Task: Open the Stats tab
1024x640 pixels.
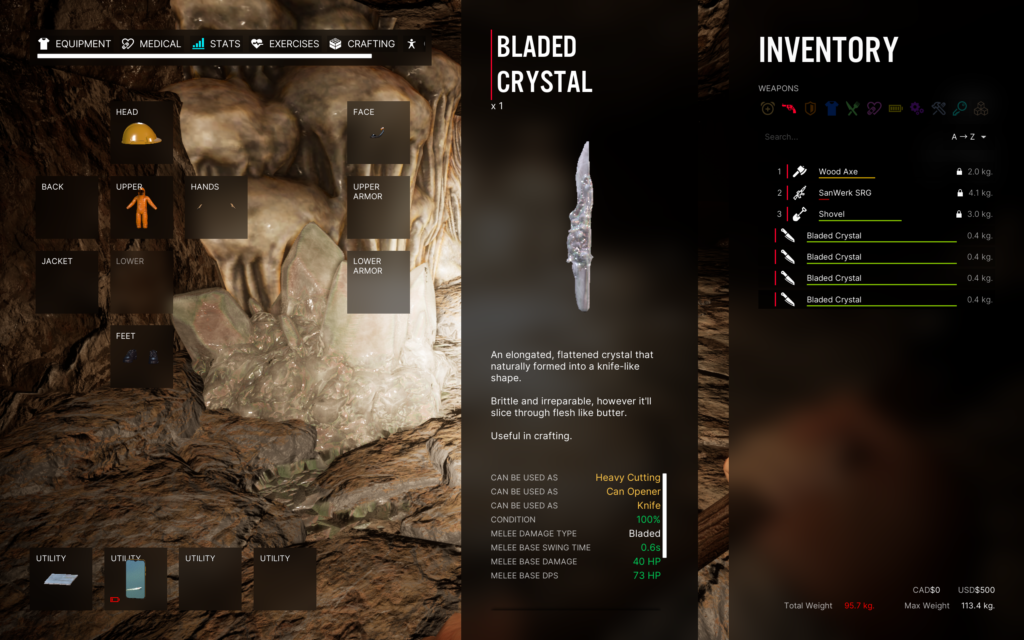Action: click(216, 44)
